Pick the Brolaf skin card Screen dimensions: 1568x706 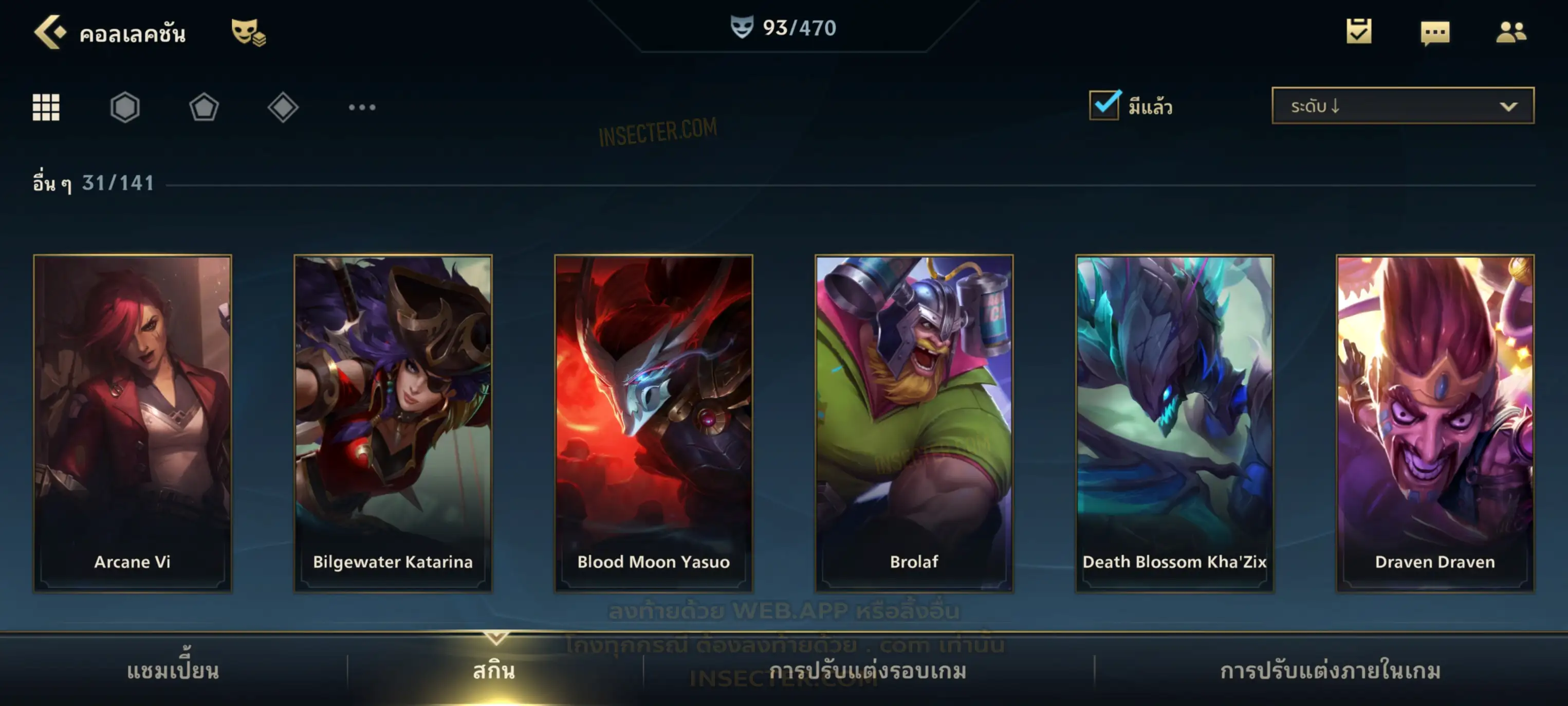[x=914, y=423]
